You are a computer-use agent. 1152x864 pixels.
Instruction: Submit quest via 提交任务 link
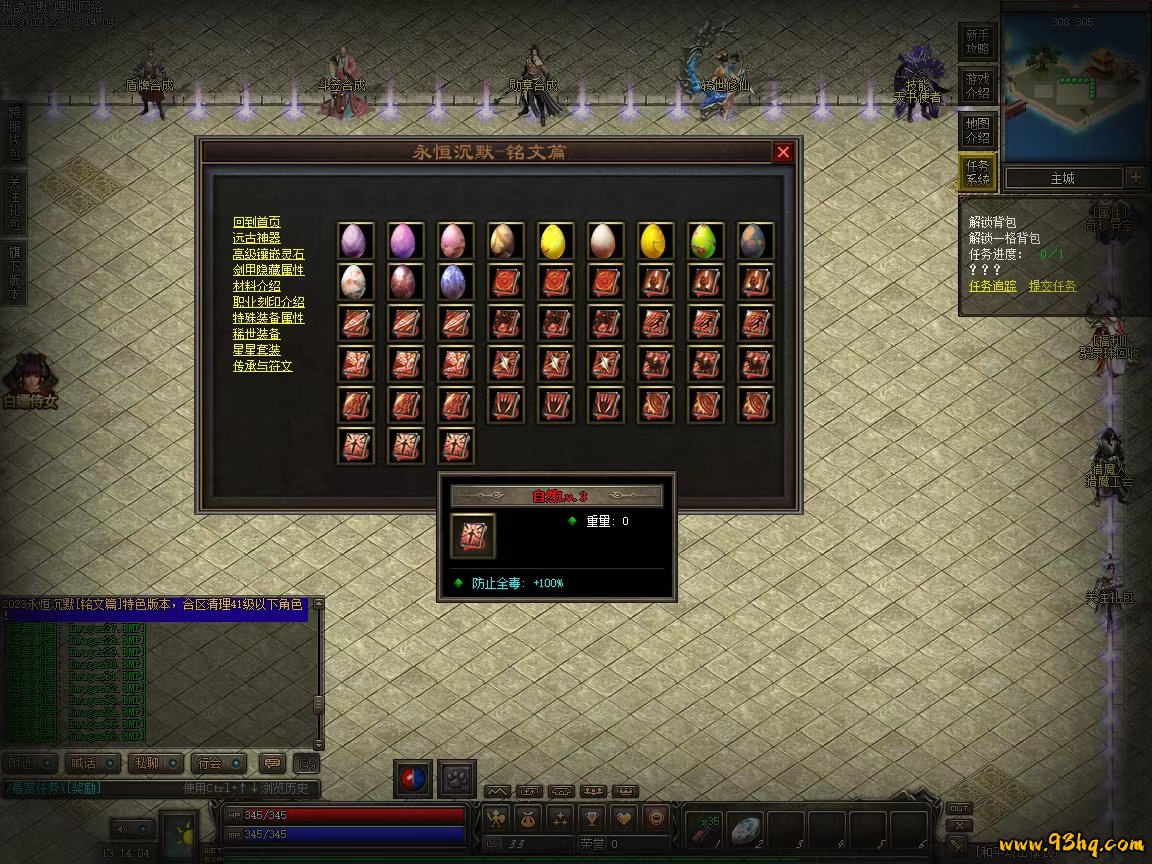click(x=1053, y=286)
